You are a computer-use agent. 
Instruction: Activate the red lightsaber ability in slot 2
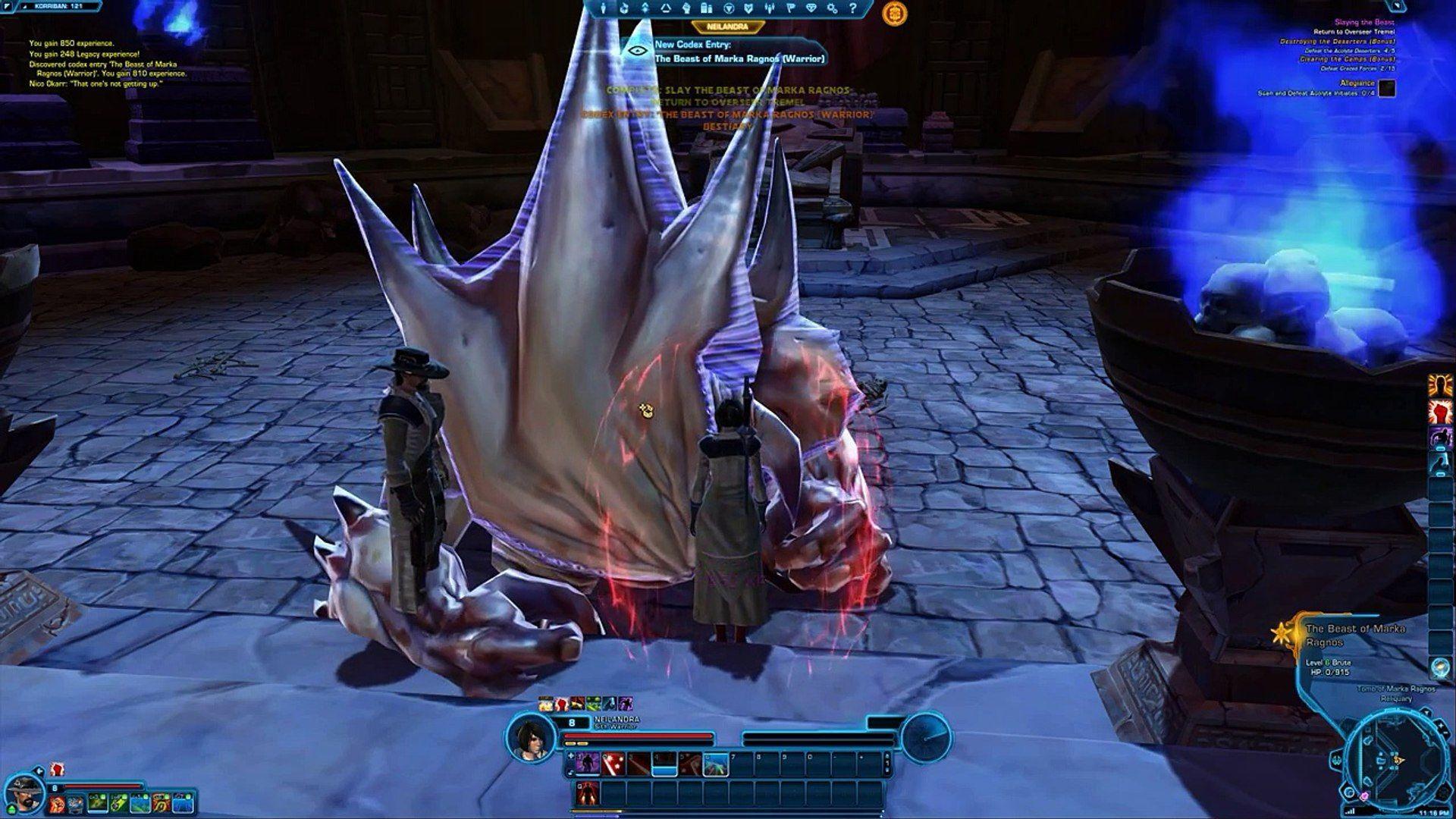(x=612, y=764)
